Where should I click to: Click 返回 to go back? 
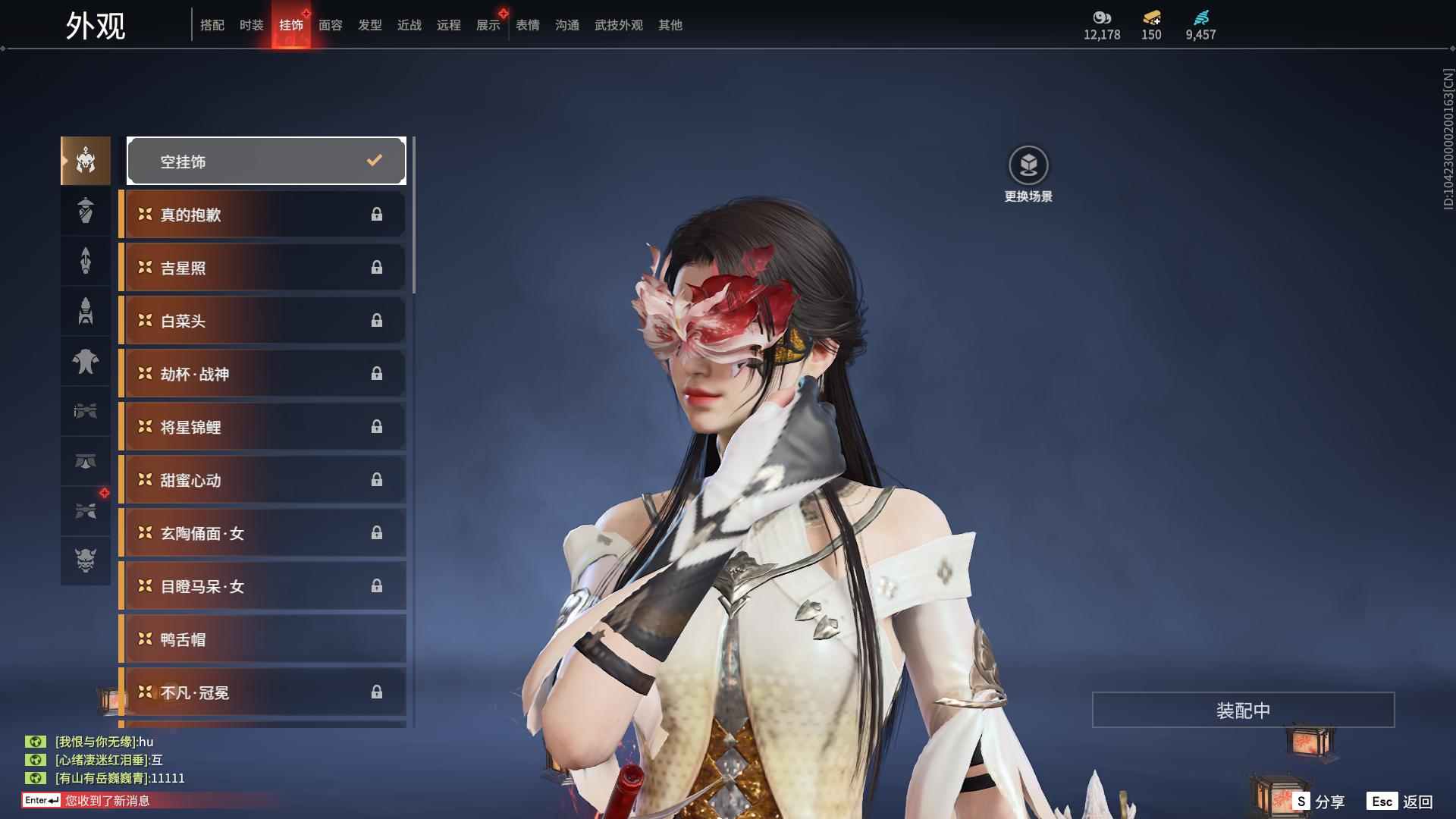click(x=1400, y=802)
